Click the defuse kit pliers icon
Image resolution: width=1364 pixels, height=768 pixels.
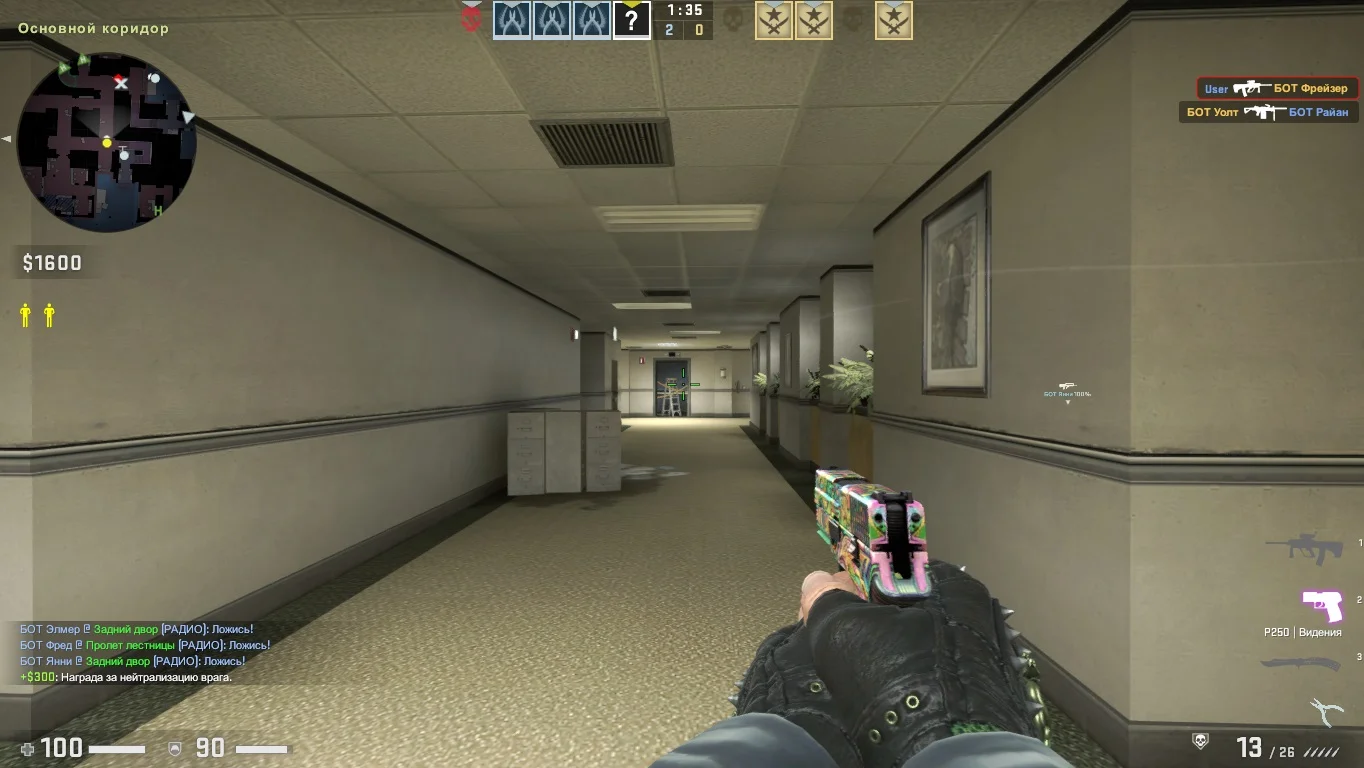click(1325, 711)
